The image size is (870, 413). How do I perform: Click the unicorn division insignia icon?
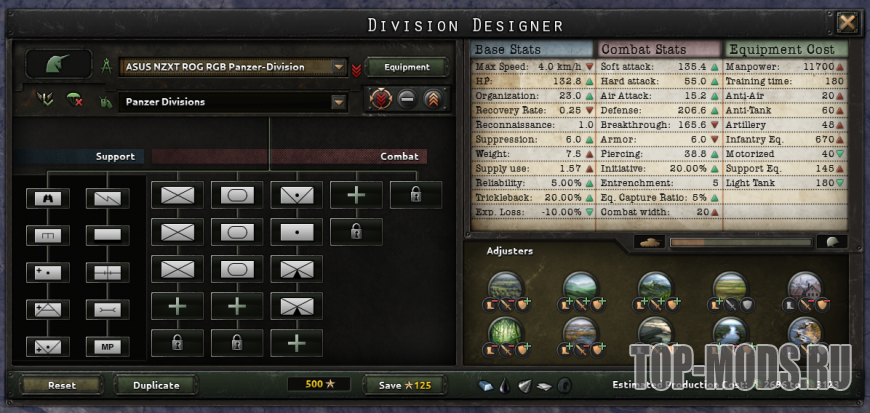click(58, 66)
